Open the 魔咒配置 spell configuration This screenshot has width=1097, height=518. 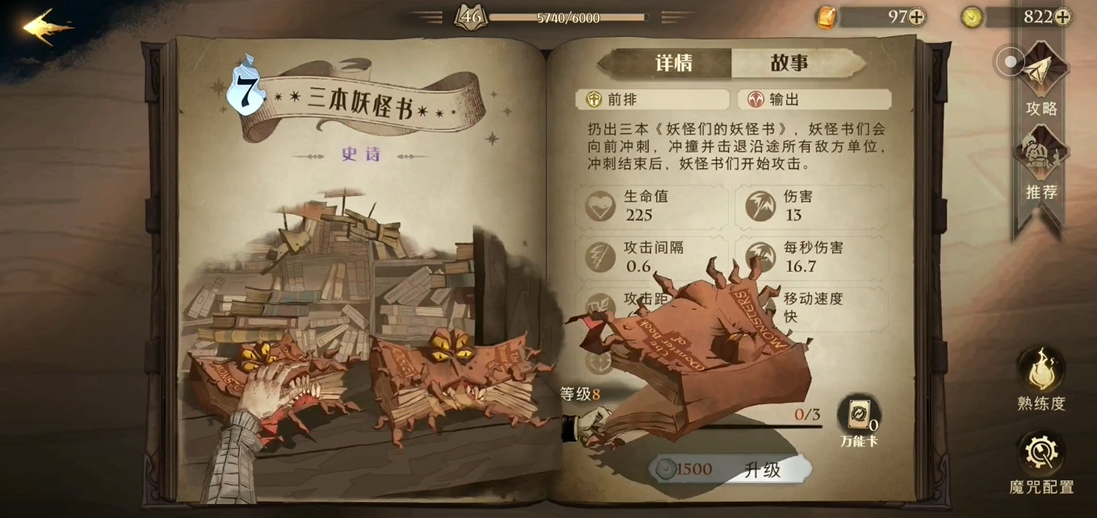[1041, 462]
